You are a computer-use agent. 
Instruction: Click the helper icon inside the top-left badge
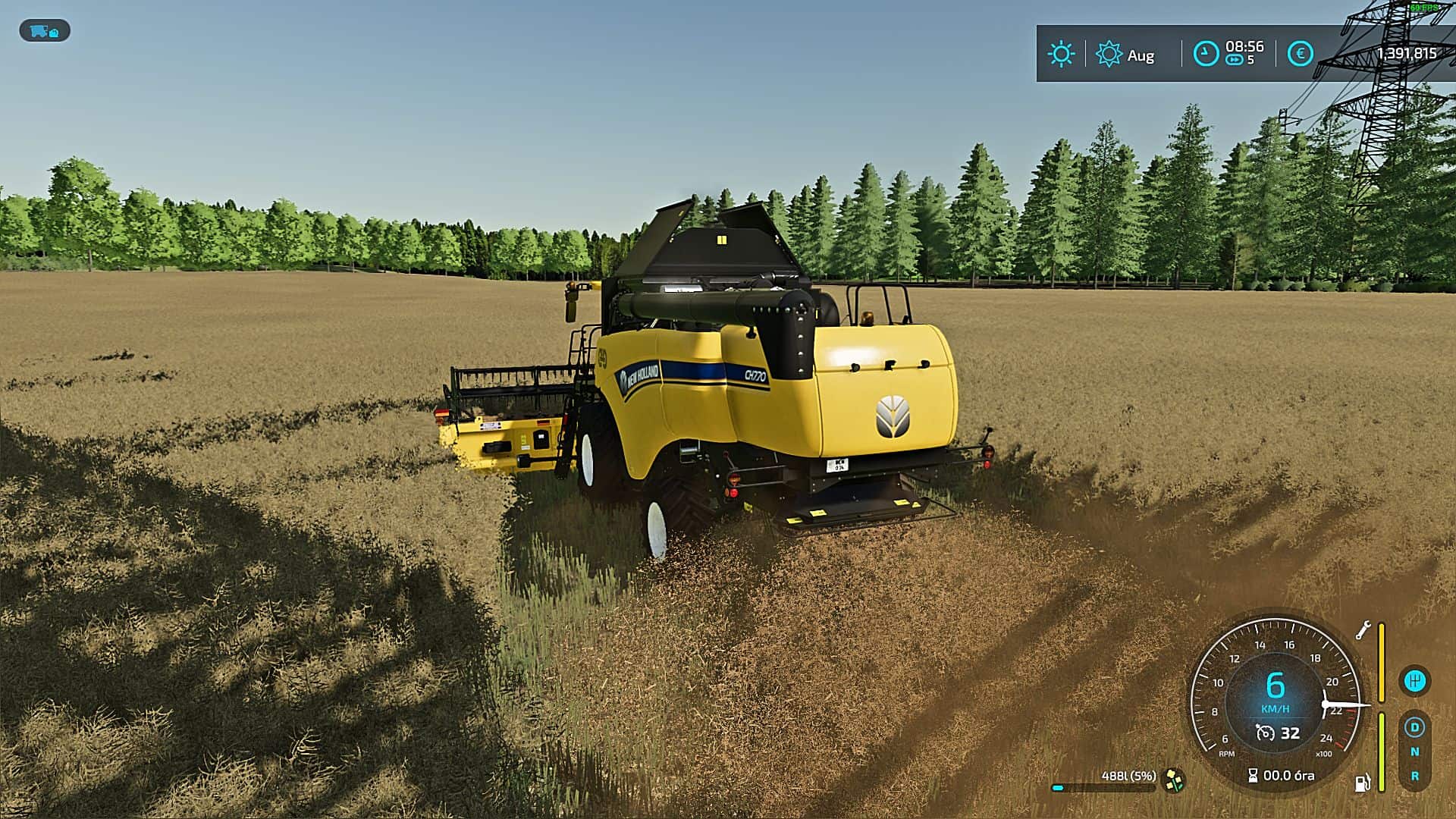[54, 33]
